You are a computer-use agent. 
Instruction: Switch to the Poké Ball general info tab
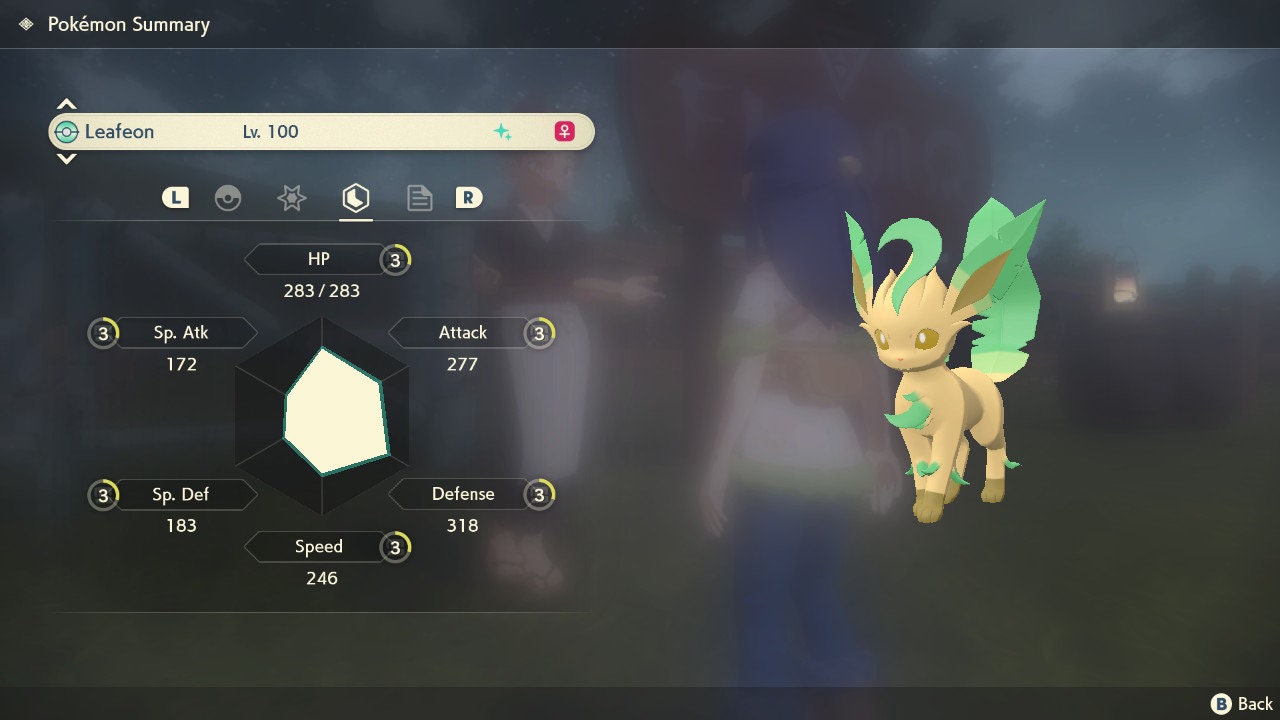click(x=228, y=198)
